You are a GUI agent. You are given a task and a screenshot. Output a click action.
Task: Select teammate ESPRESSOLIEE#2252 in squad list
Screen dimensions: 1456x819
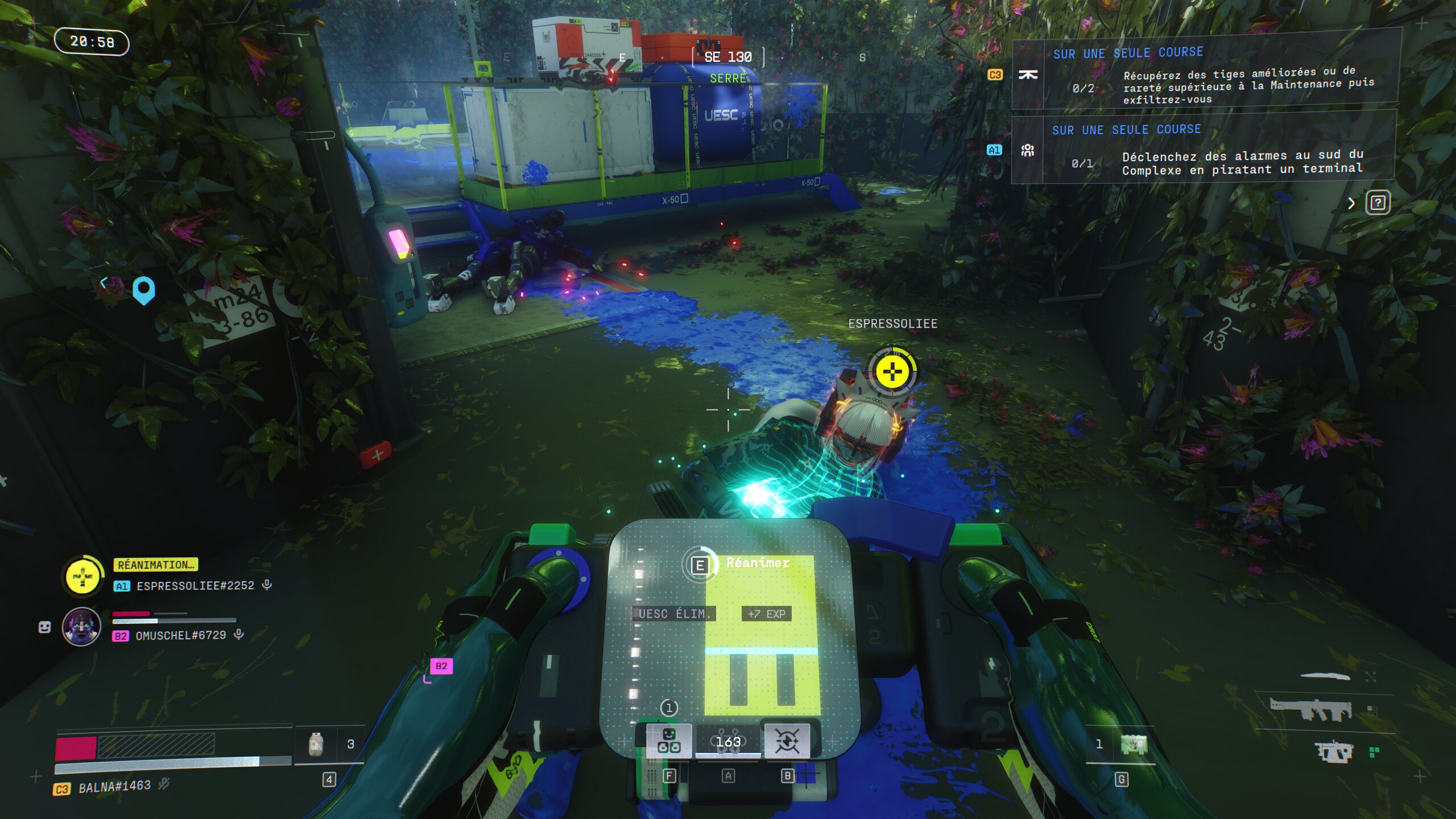coord(195,586)
